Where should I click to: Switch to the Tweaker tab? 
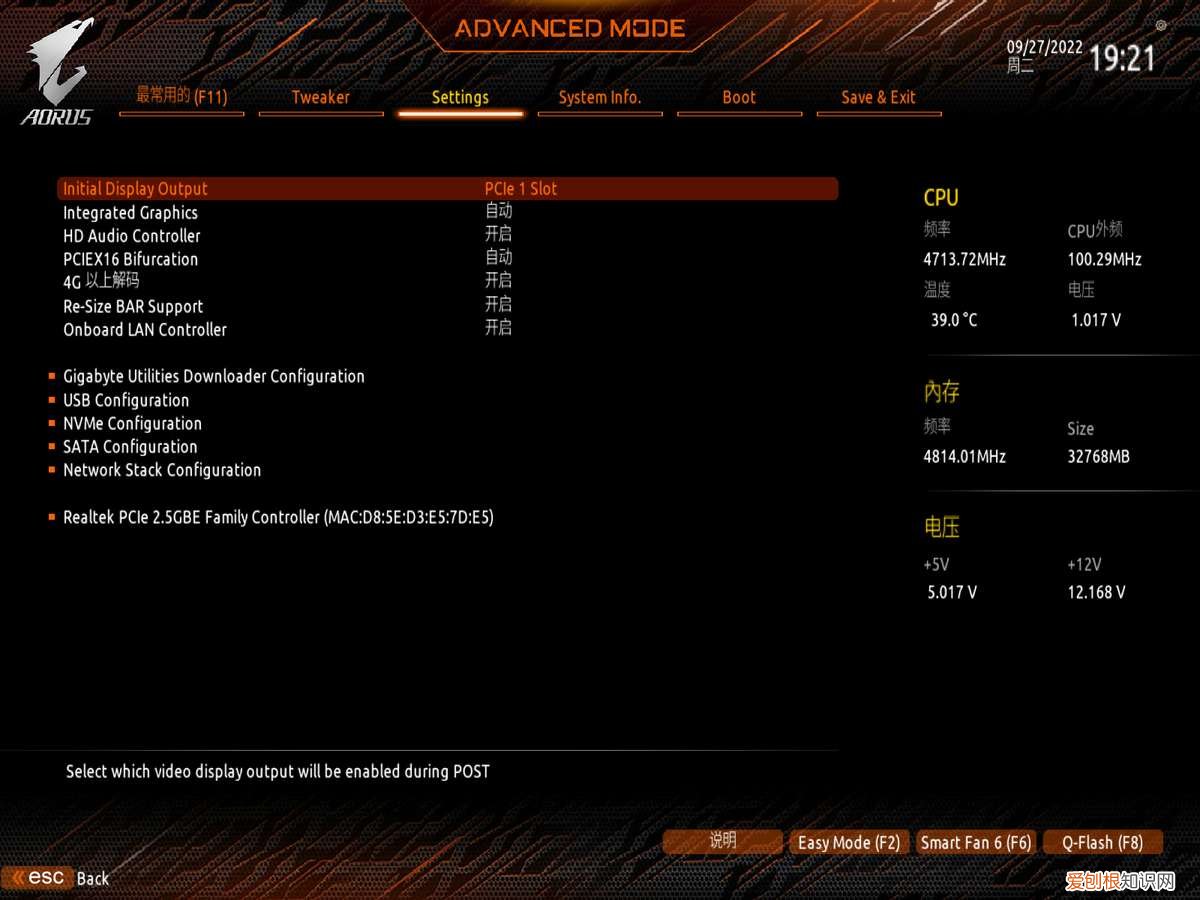point(320,97)
